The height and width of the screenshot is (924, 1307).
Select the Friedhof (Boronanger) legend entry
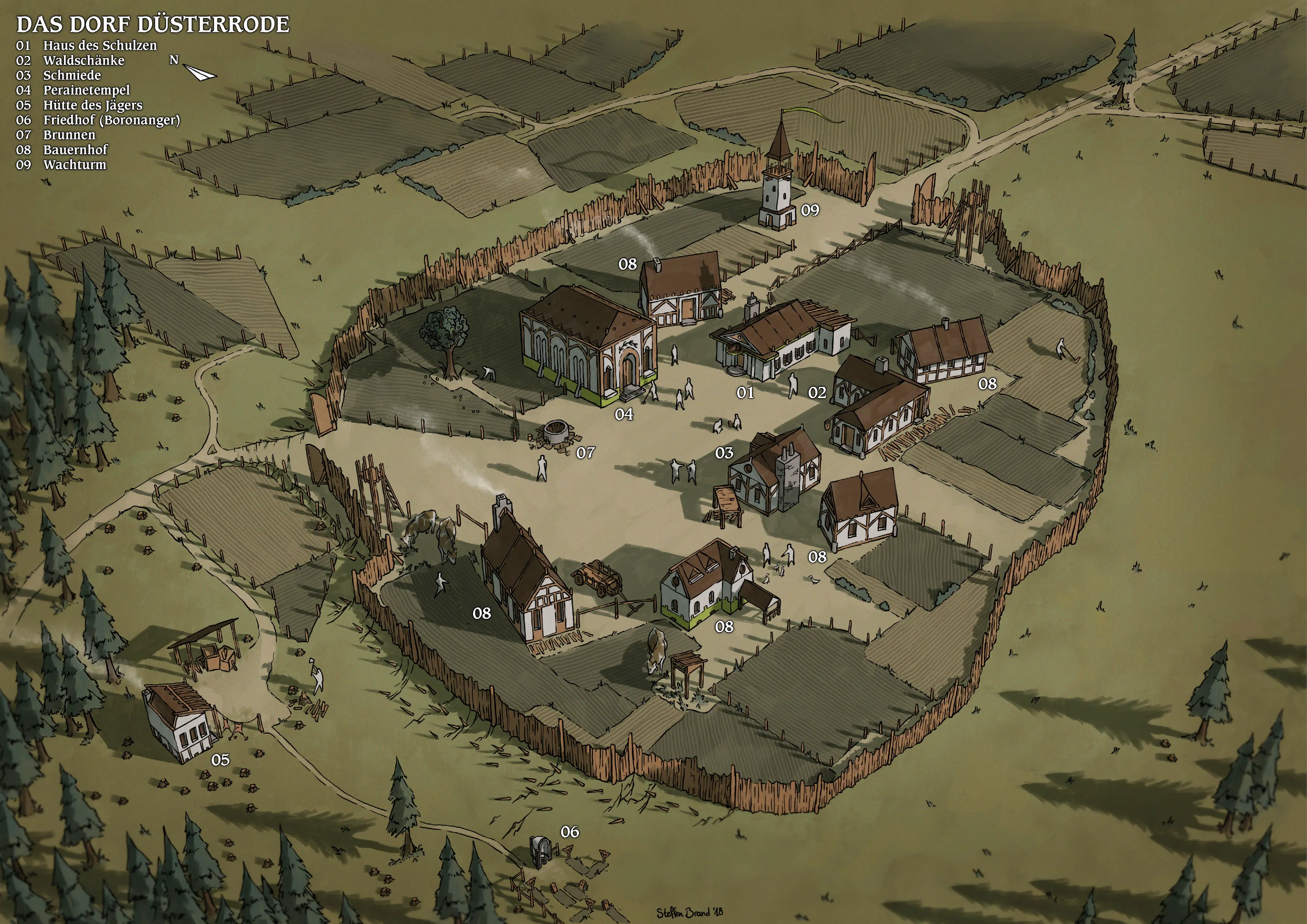[111, 120]
